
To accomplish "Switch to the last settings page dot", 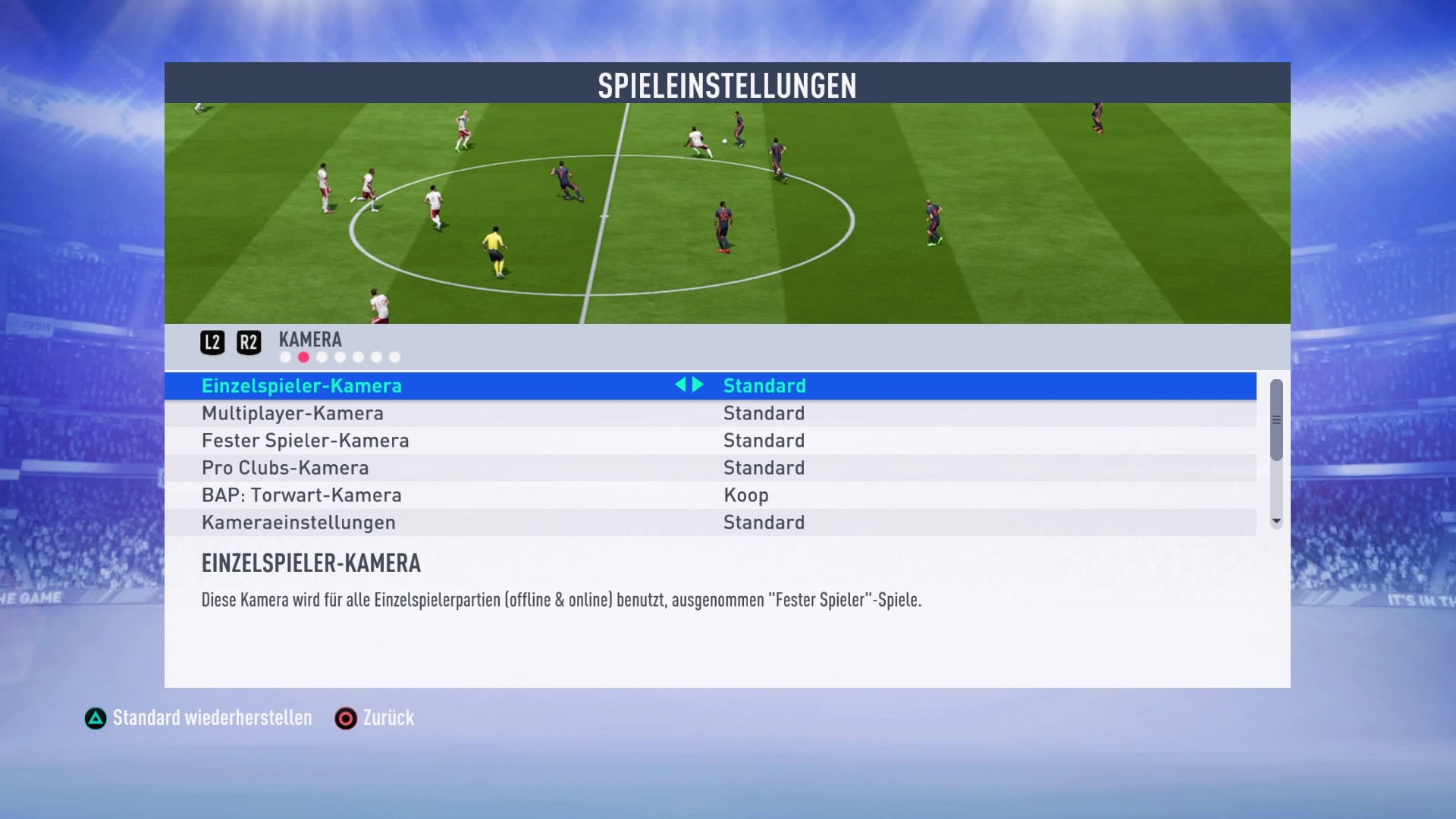I will 394,357.
